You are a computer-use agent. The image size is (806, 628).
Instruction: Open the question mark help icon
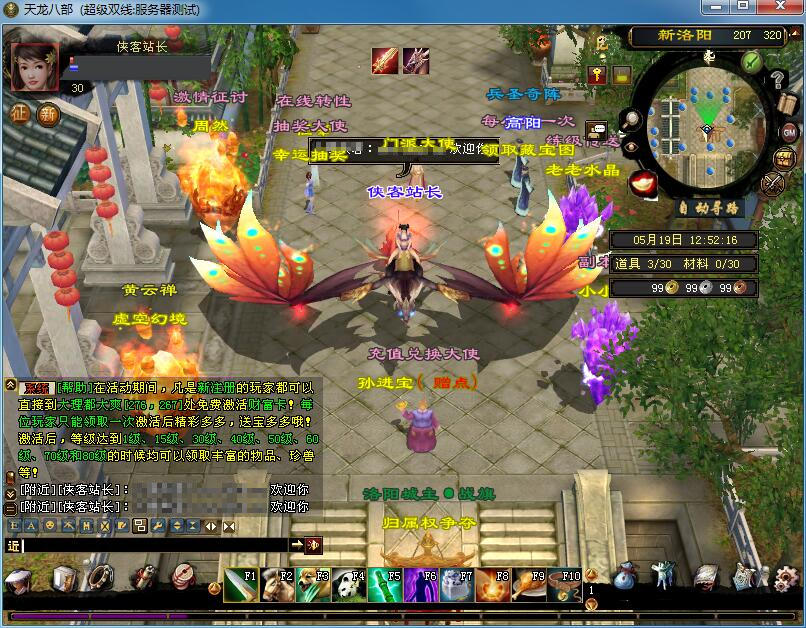(x=778, y=81)
